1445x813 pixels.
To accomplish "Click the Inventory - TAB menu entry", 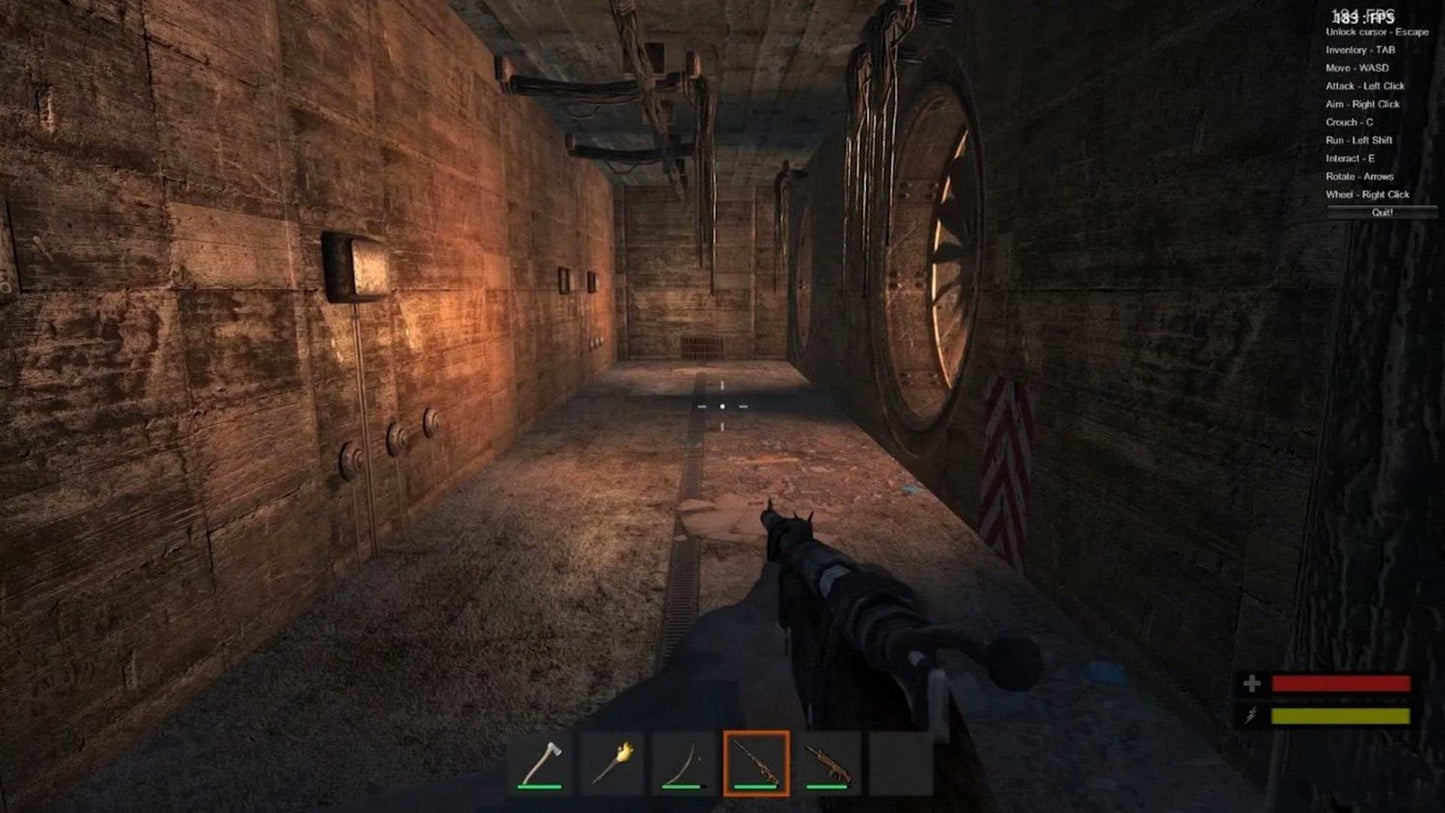I will tap(1363, 49).
